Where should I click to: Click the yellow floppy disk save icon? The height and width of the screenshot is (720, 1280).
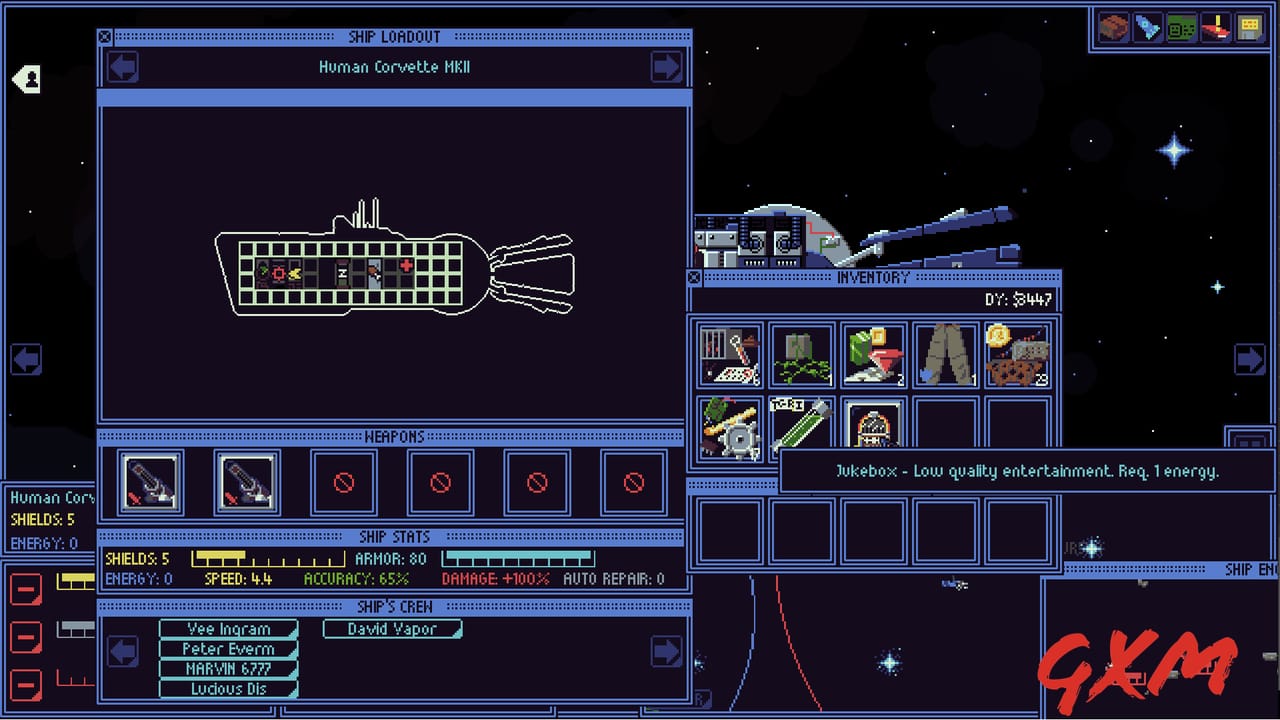click(1248, 27)
